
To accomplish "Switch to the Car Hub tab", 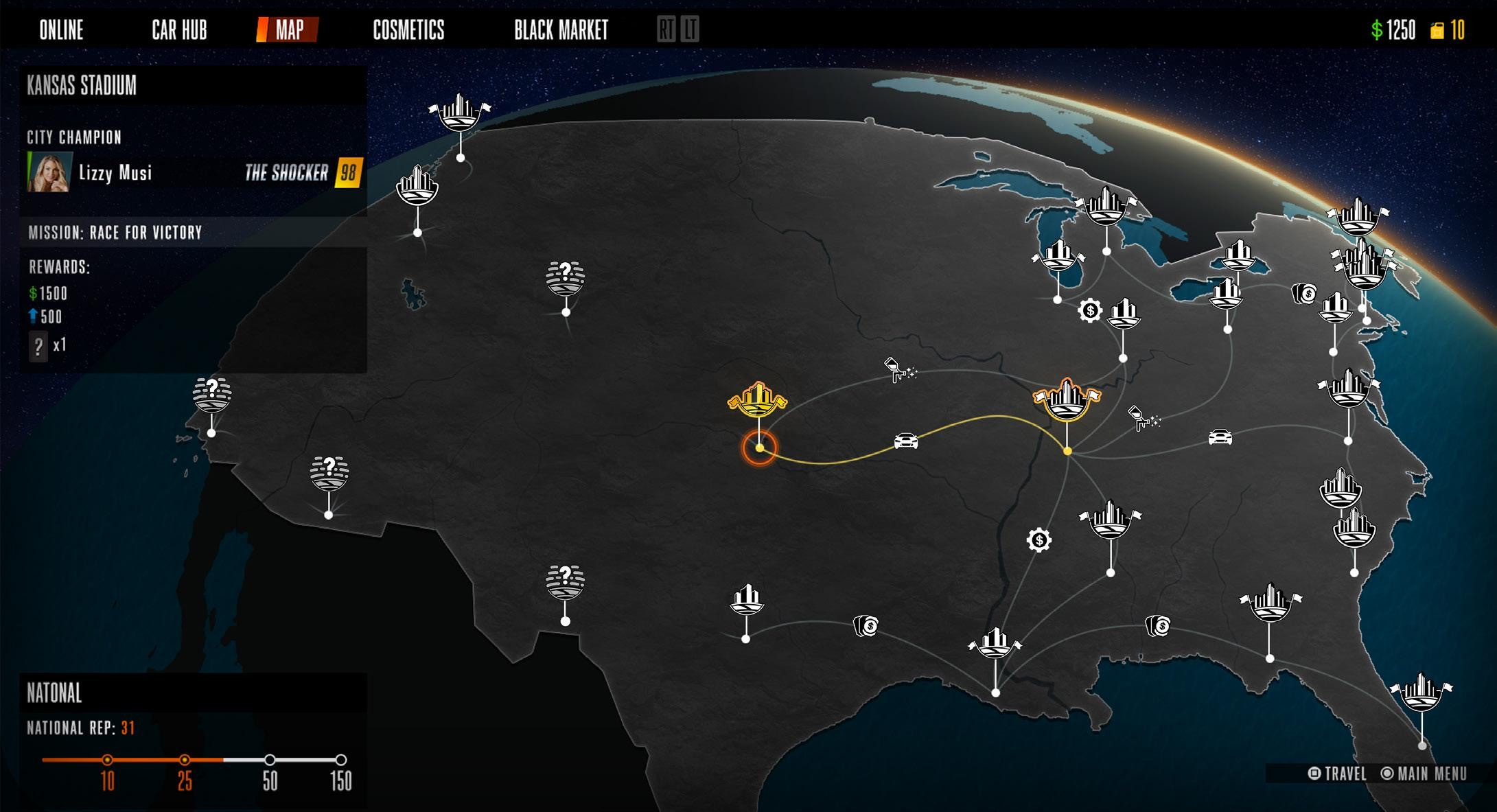I will (179, 30).
